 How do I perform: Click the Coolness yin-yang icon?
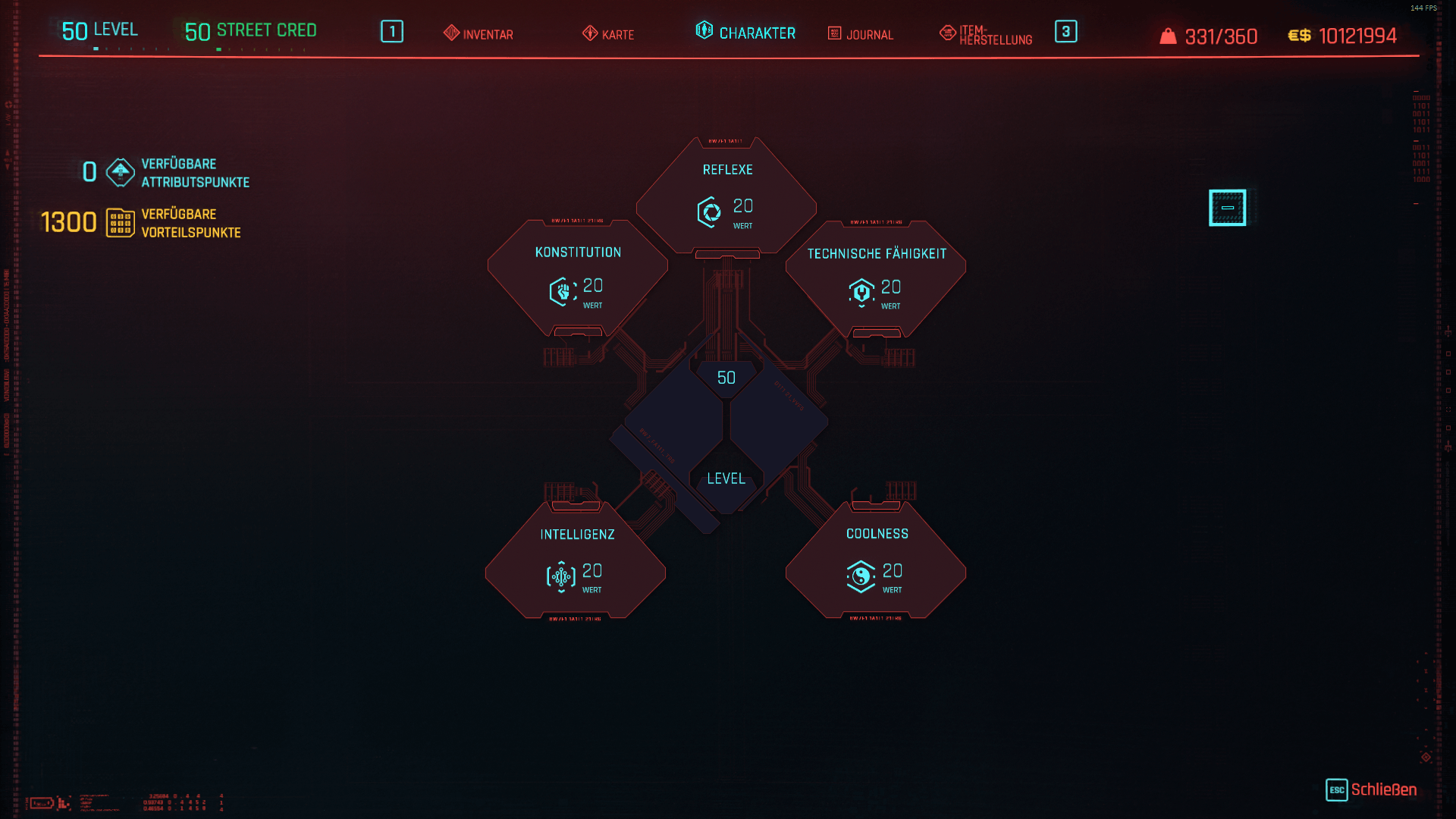point(861,576)
